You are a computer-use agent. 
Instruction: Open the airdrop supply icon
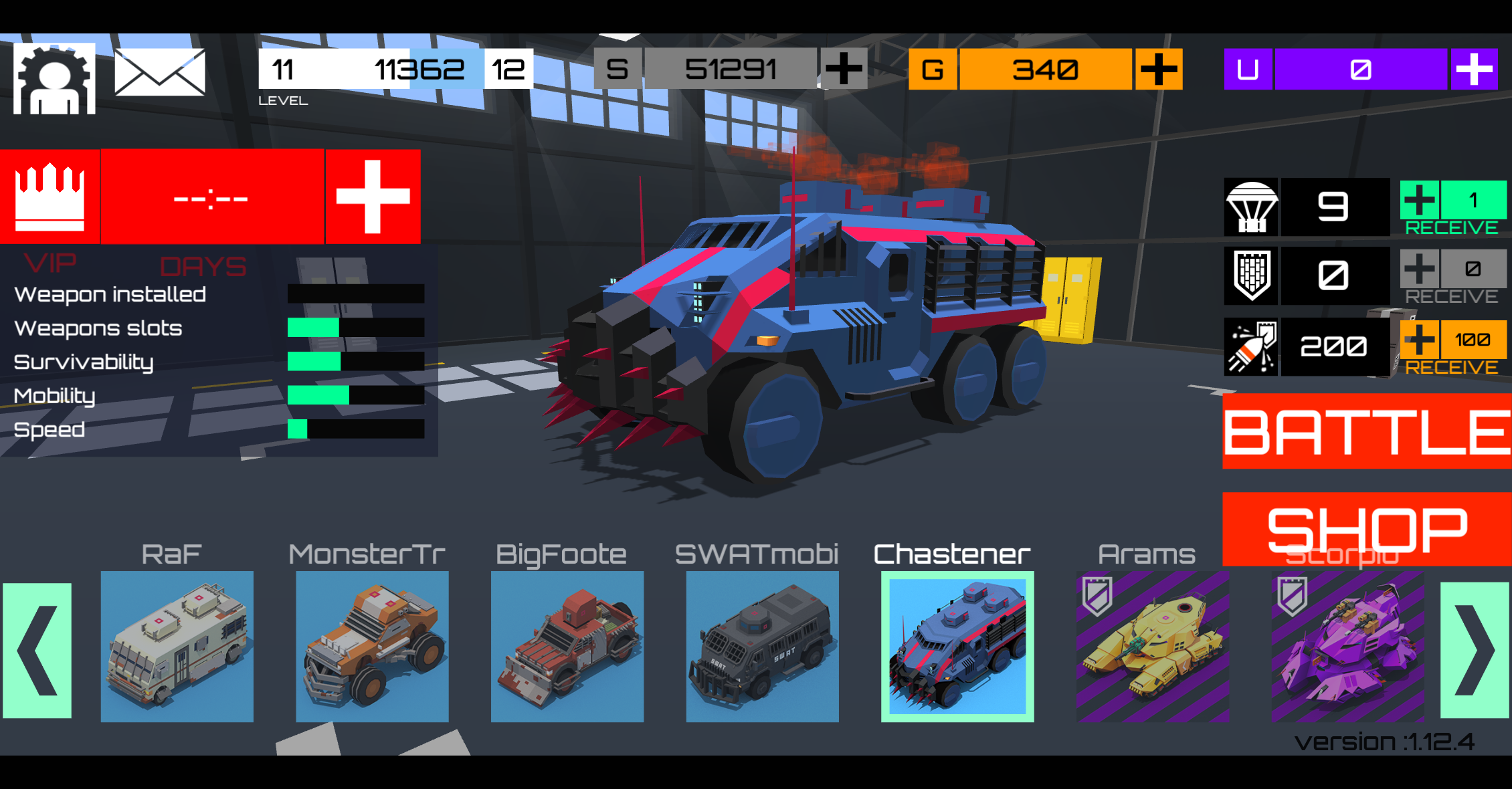[x=1250, y=206]
